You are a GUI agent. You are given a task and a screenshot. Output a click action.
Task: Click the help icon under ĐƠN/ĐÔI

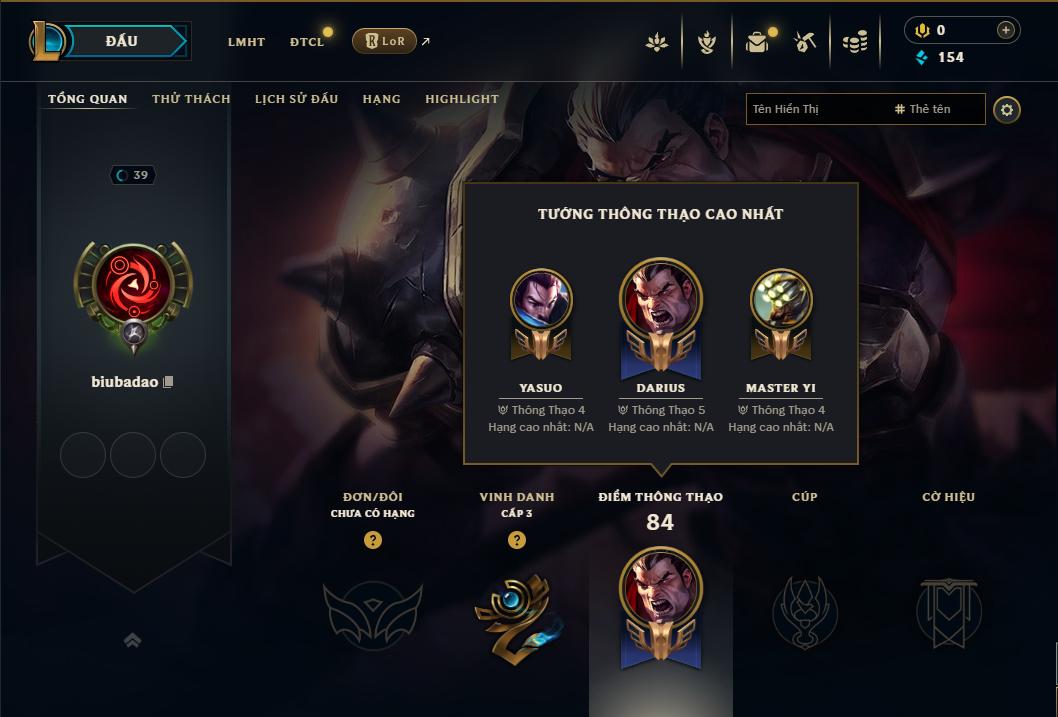tap(373, 540)
